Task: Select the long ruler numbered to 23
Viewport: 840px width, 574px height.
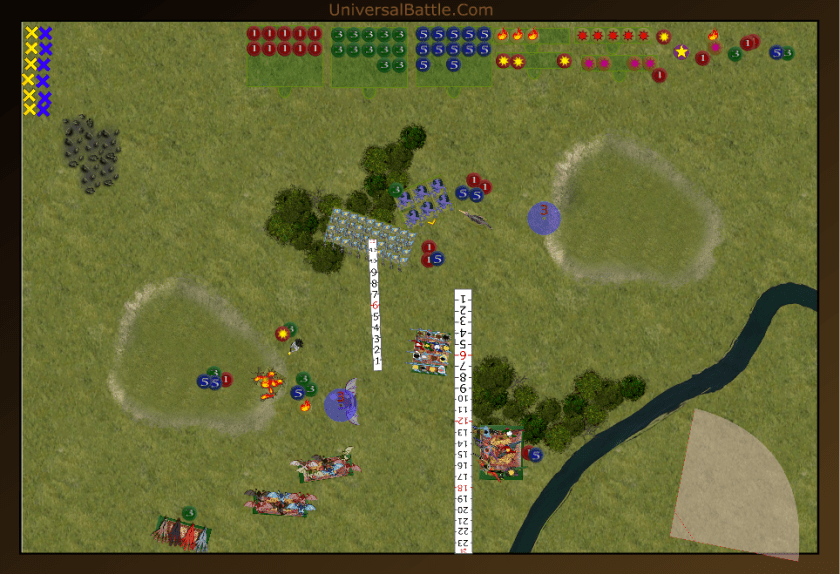Action: (462, 420)
